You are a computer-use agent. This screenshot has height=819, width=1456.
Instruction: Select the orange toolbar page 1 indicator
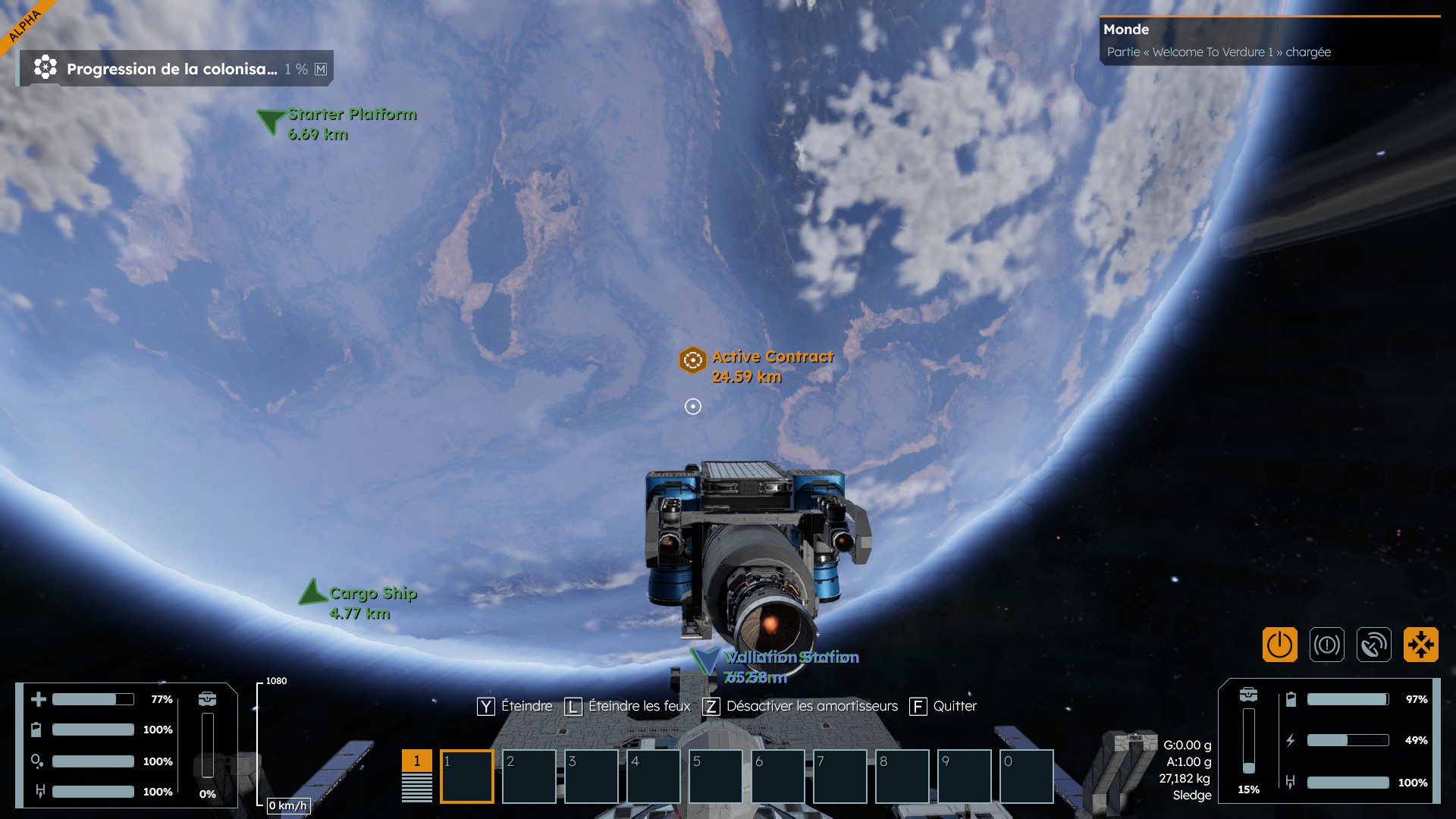point(416,761)
